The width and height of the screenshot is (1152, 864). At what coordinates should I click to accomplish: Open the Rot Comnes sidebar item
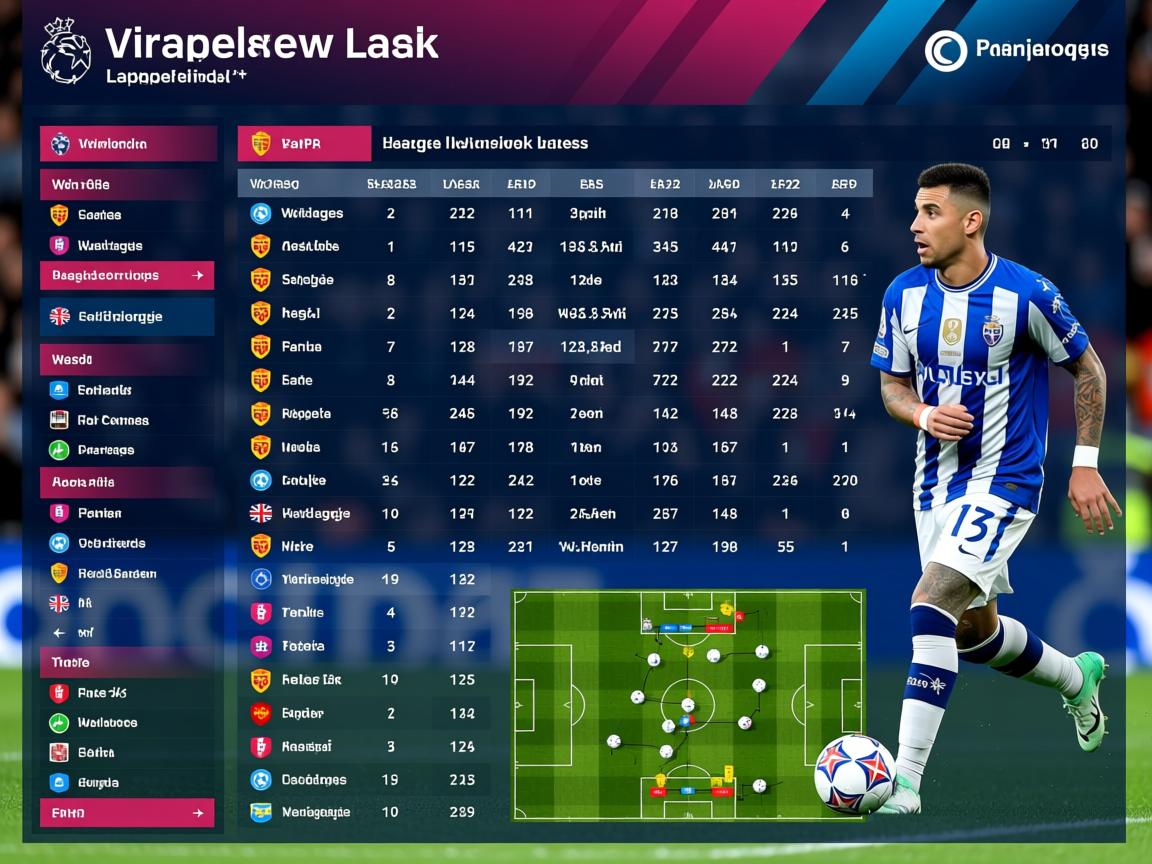[x=112, y=420]
